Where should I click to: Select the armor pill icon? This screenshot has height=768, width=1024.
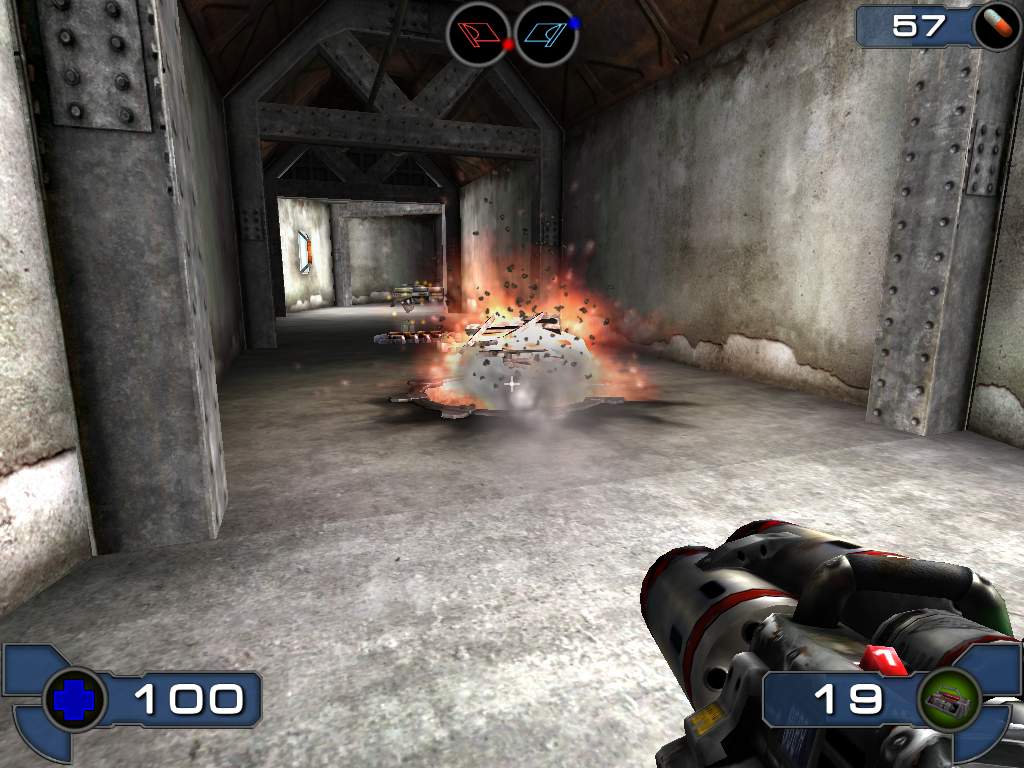pyautogui.click(x=995, y=26)
